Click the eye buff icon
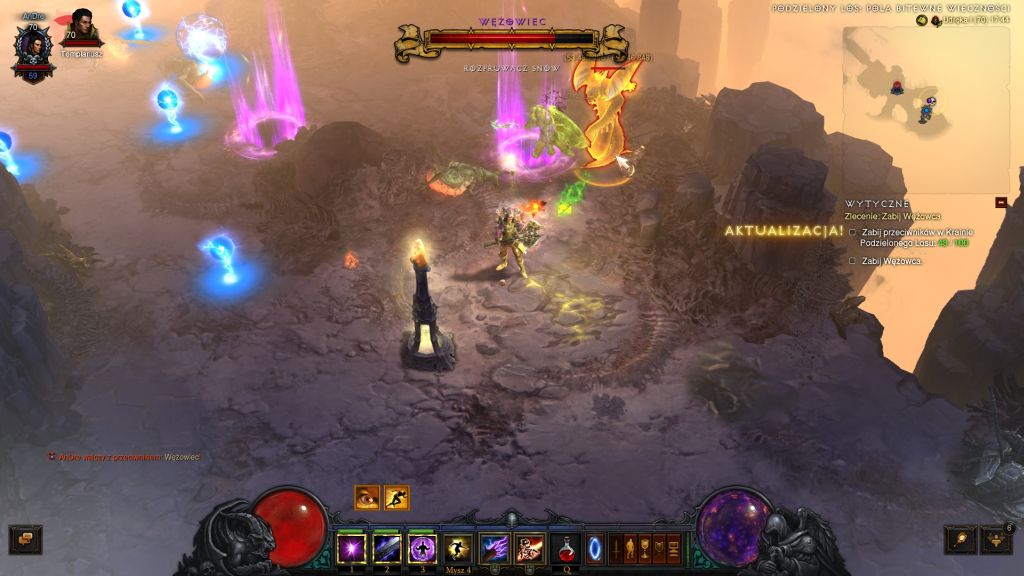Viewport: 1024px width, 576px height. coord(367,497)
